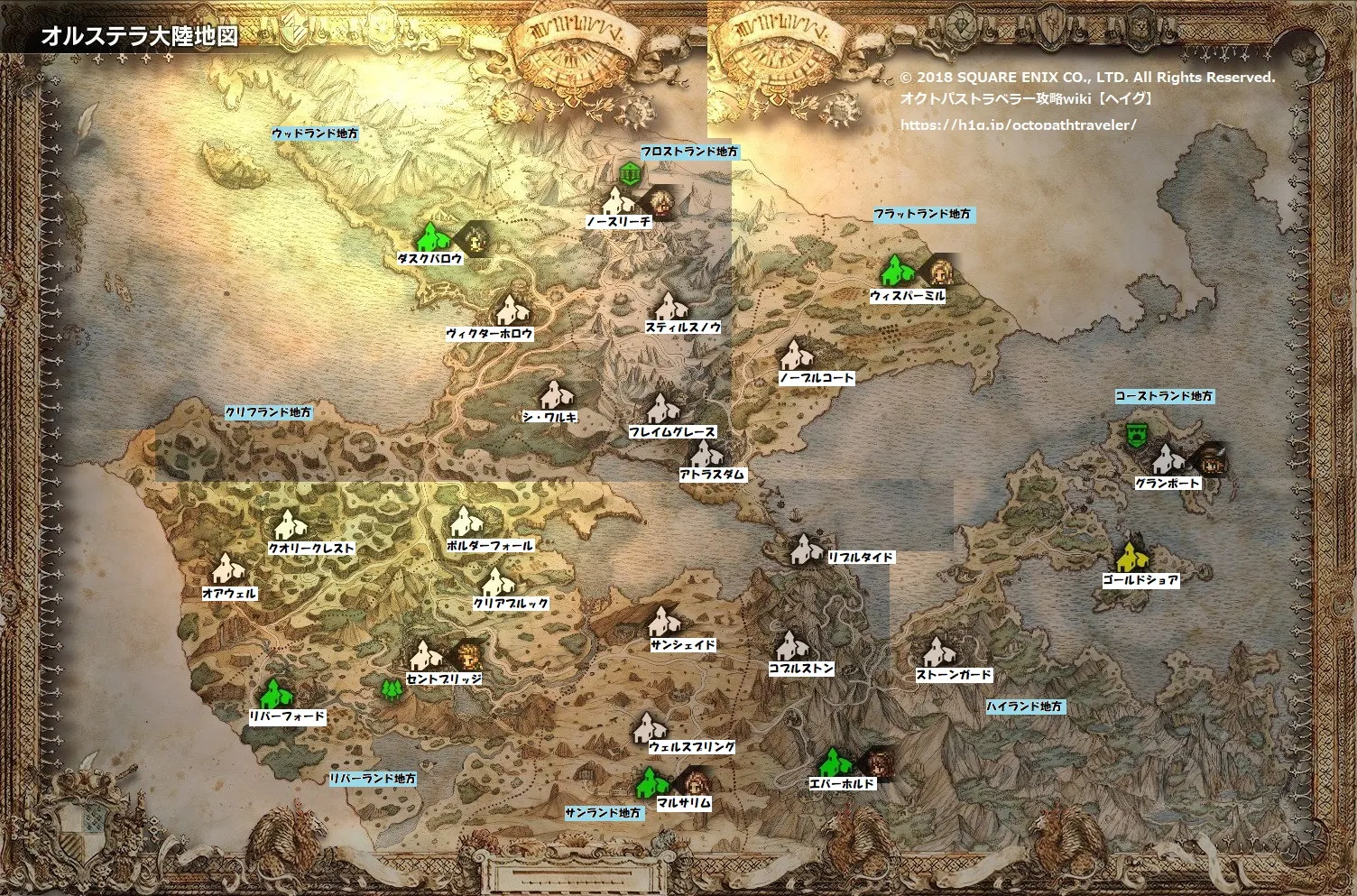Screen dimensions: 1357x896
Task: Click the ヴィクターホロウ town marker
Action: (512, 311)
